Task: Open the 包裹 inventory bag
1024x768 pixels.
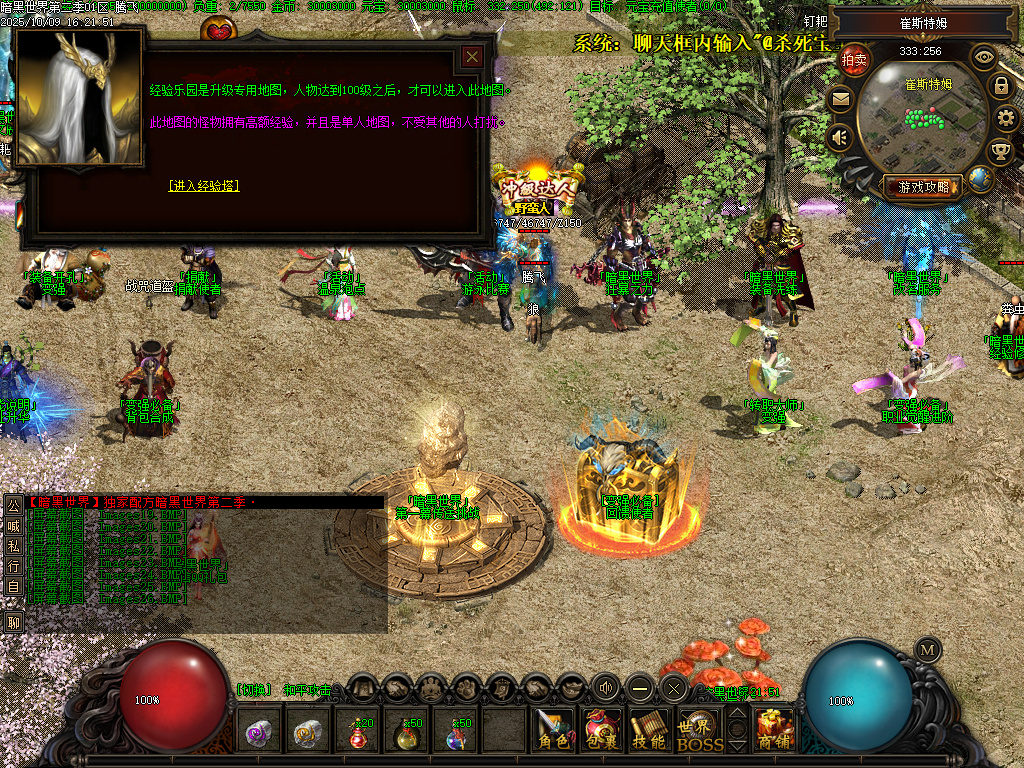Action: [x=602, y=730]
